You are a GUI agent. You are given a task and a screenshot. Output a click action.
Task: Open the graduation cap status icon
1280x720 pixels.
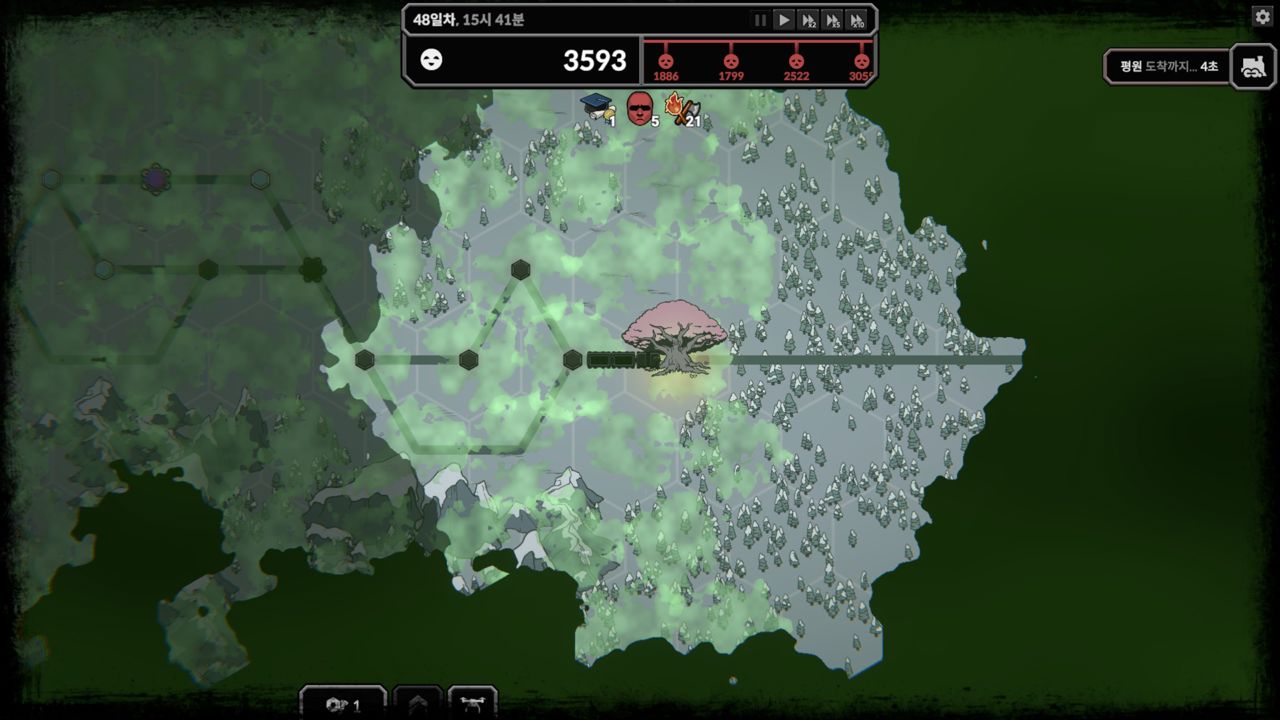pos(597,106)
